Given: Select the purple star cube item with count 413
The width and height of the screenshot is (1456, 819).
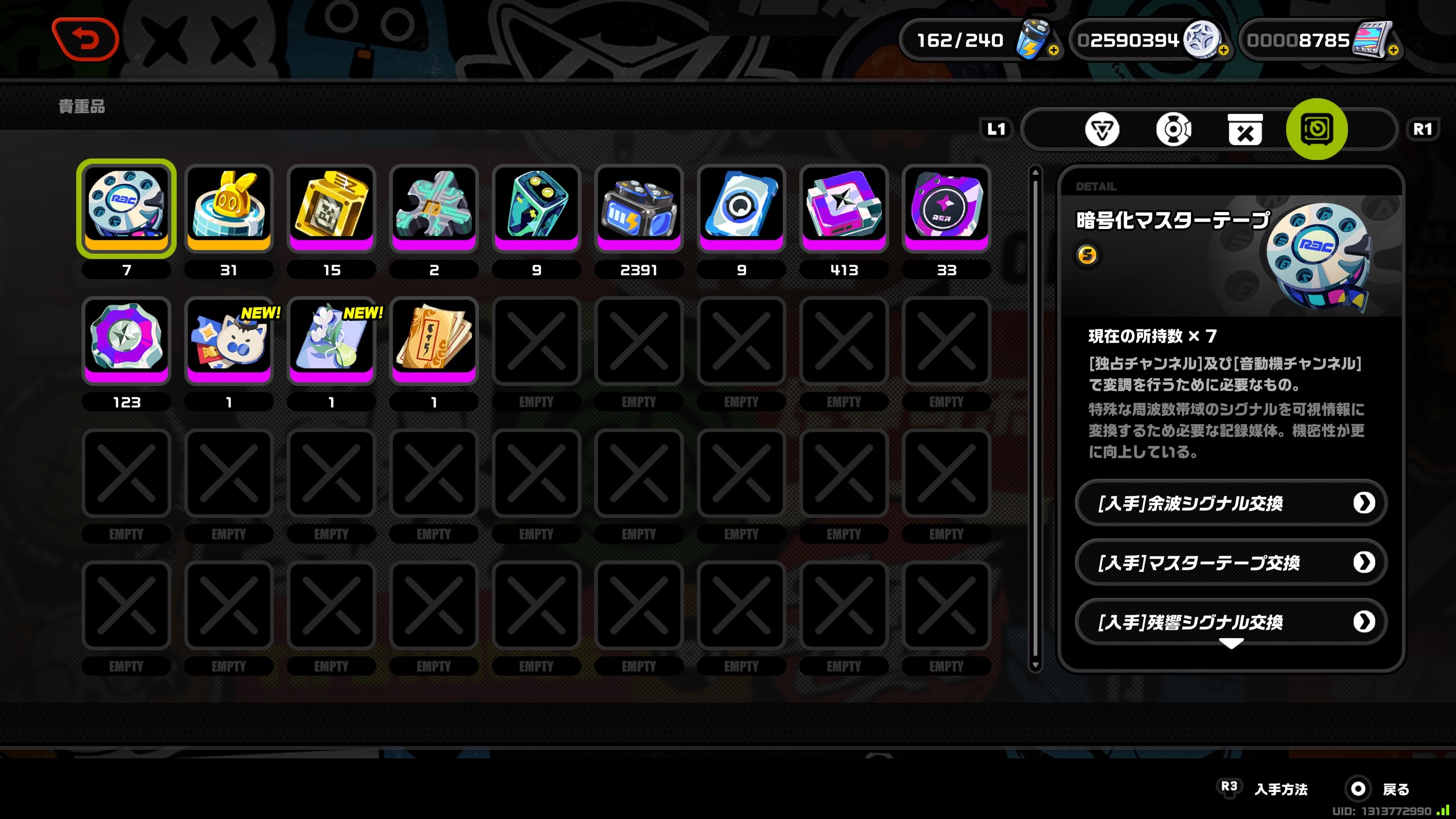Looking at the screenshot, I should tap(844, 207).
